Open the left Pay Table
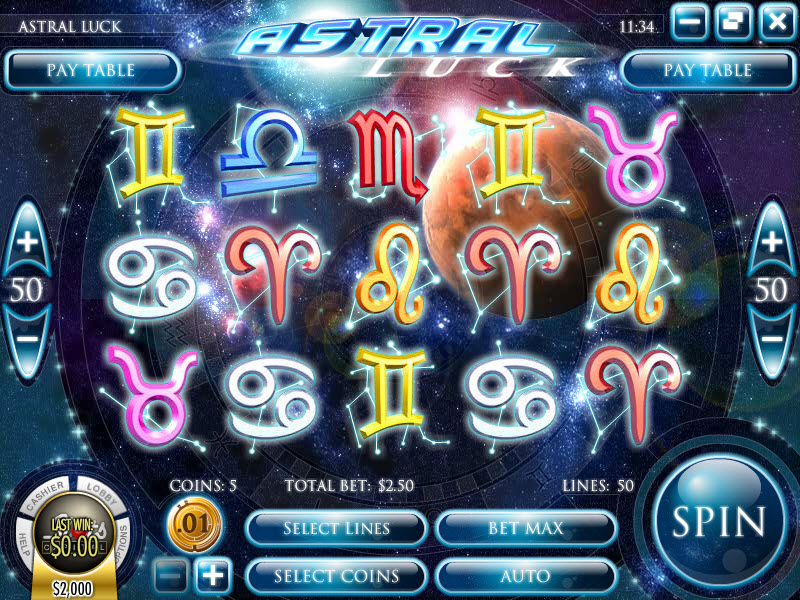The height and width of the screenshot is (600, 800). (x=91, y=70)
